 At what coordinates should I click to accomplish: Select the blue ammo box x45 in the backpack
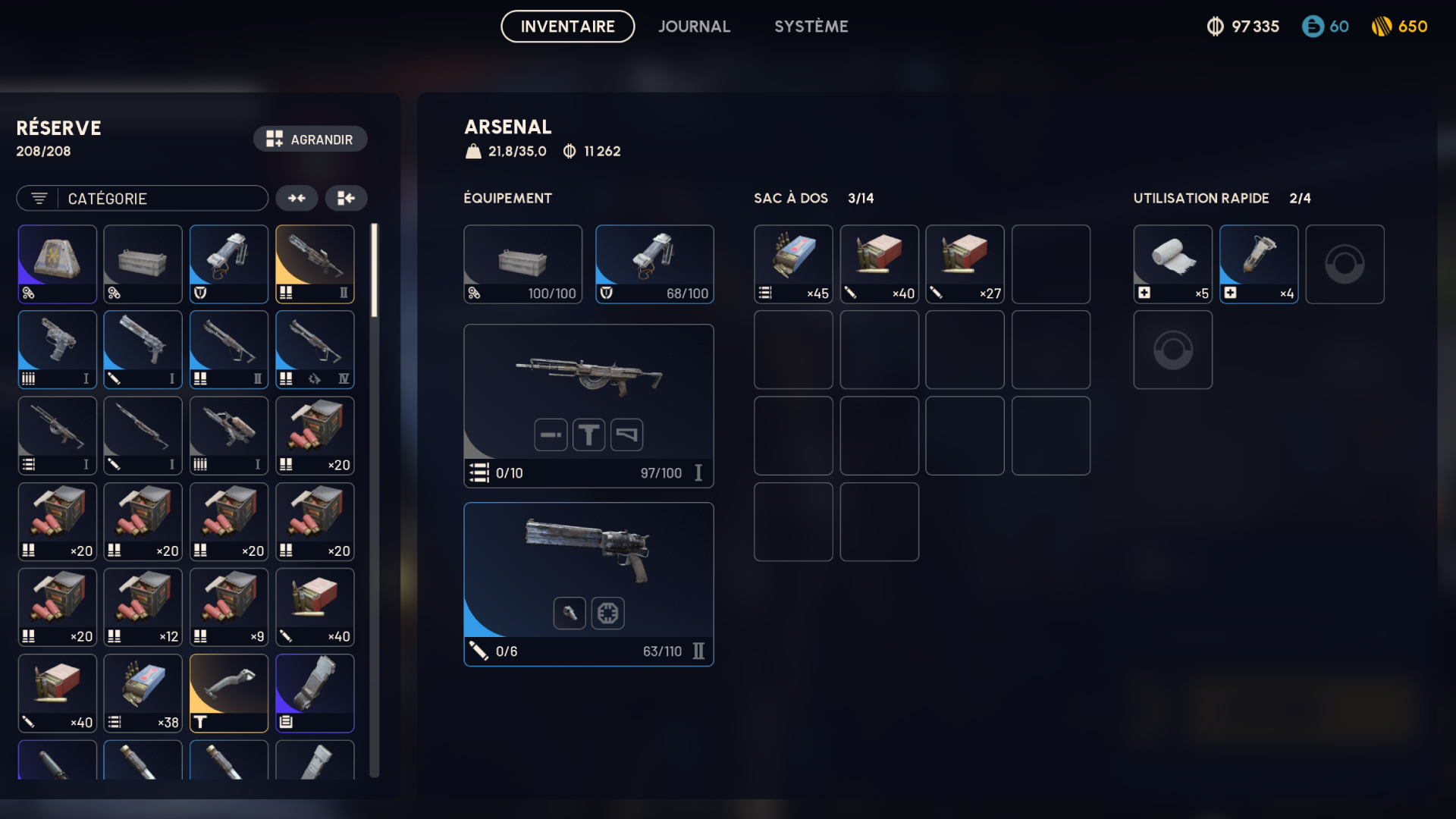(792, 264)
